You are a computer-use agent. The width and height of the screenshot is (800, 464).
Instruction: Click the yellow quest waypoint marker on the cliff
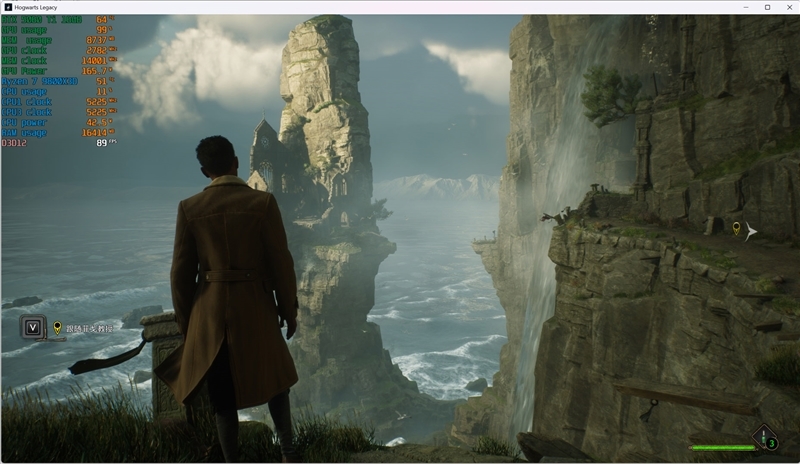pos(737,230)
